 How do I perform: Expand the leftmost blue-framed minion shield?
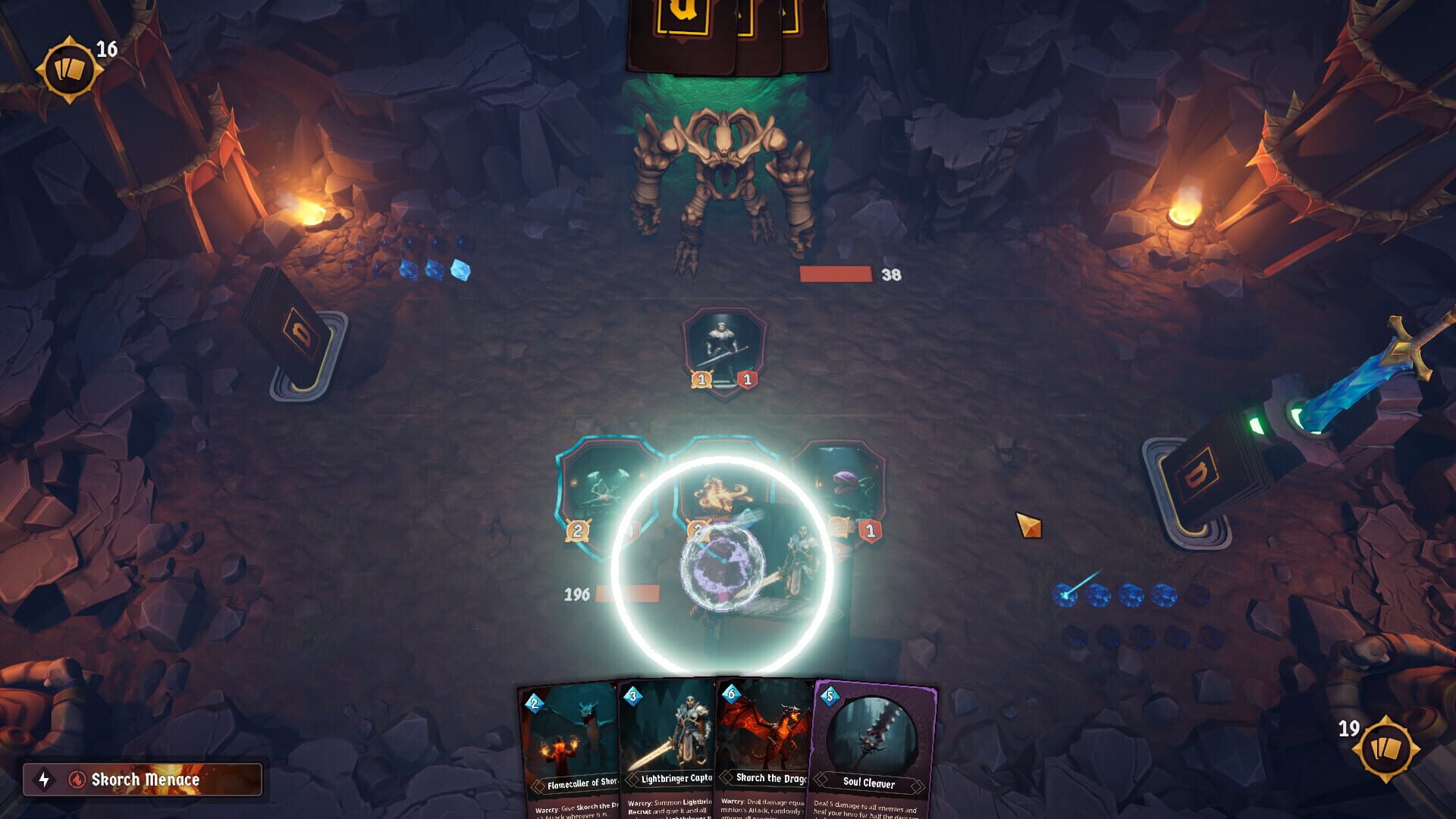(x=607, y=489)
